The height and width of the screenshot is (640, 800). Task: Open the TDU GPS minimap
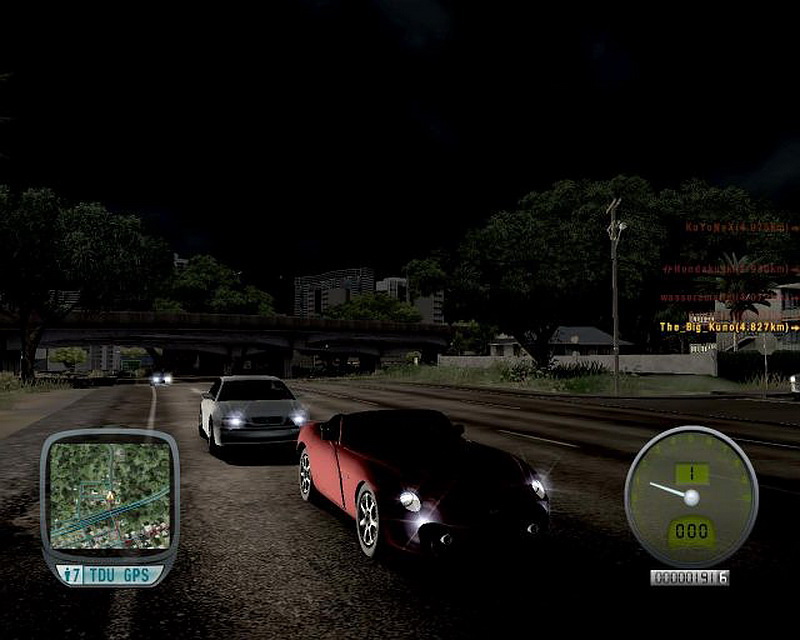click(109, 496)
